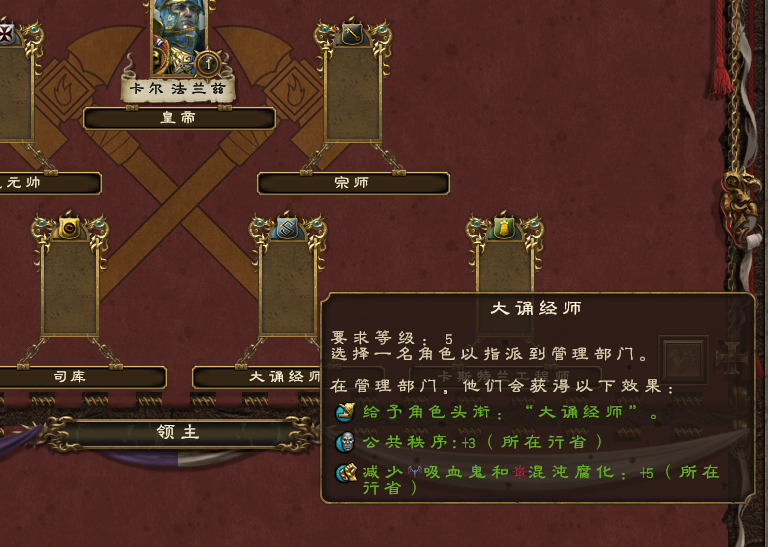Image resolution: width=768 pixels, height=547 pixels.
Task: Pick the empty 大诵经师 office slot
Action: point(287,288)
